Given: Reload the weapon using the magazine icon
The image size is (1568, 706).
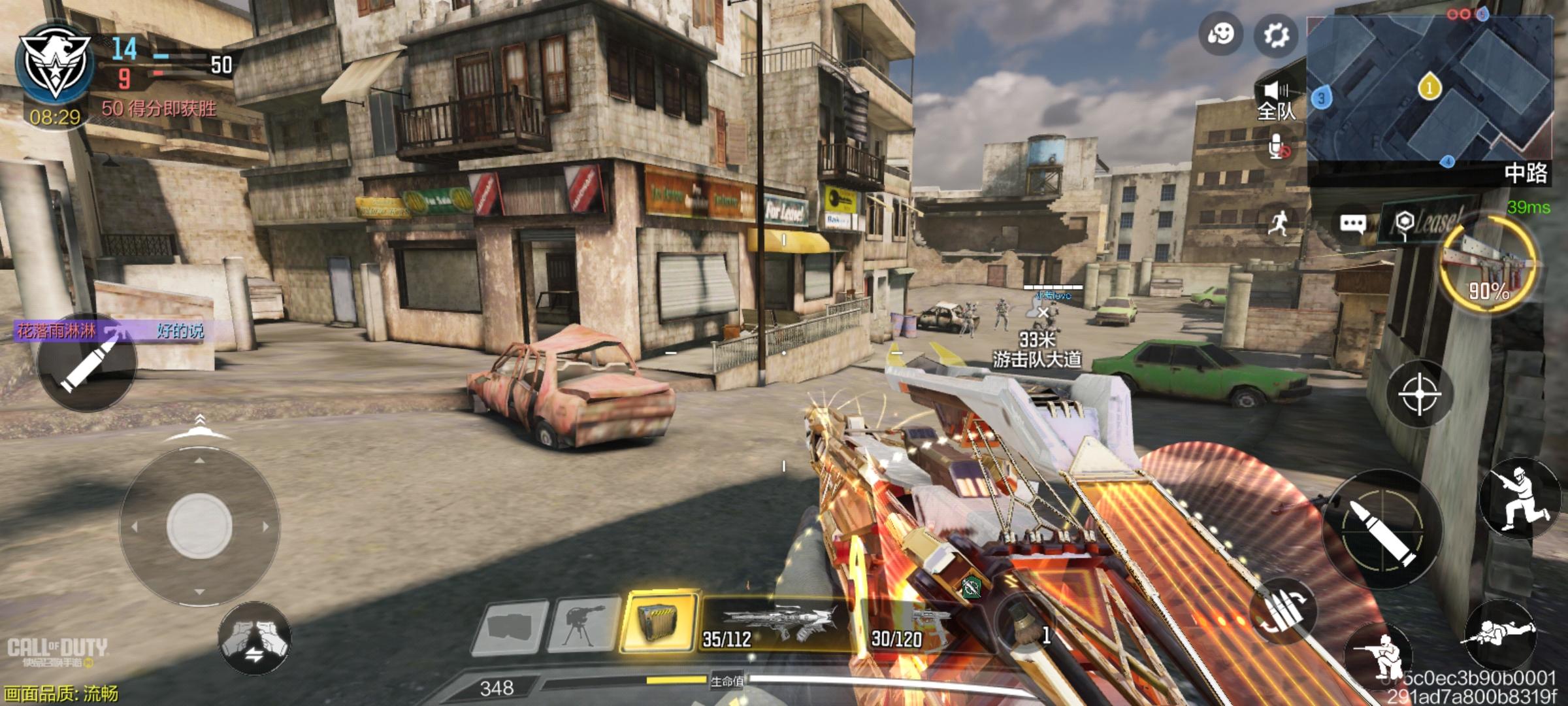Looking at the screenshot, I should [1282, 612].
